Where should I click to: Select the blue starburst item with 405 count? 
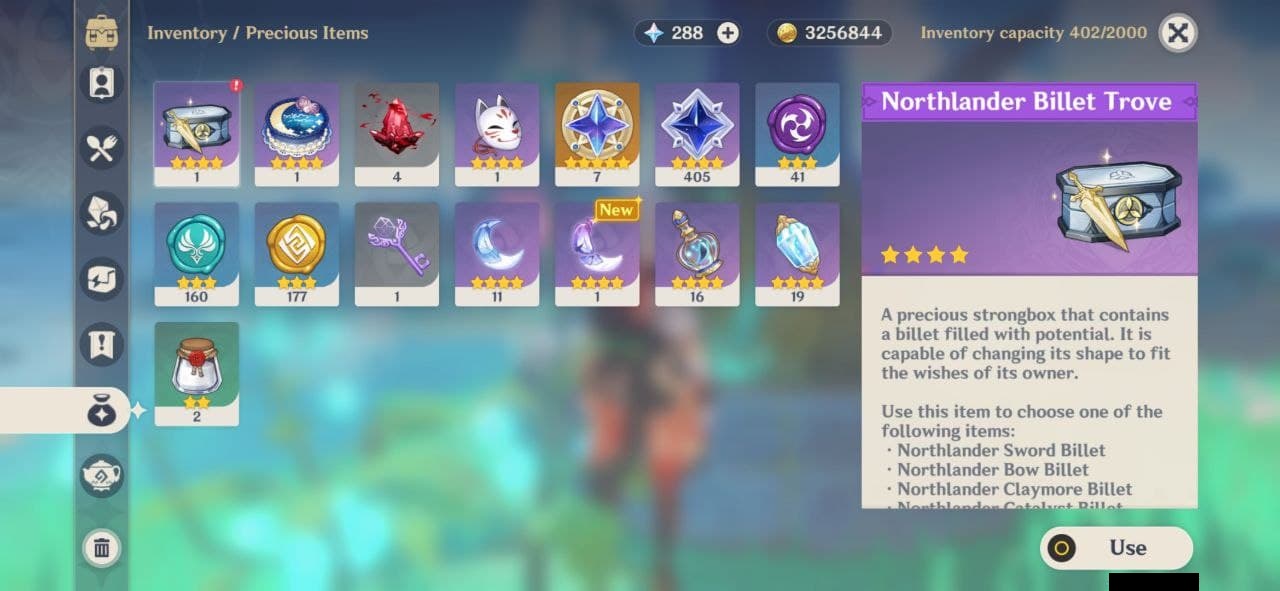pos(697,133)
